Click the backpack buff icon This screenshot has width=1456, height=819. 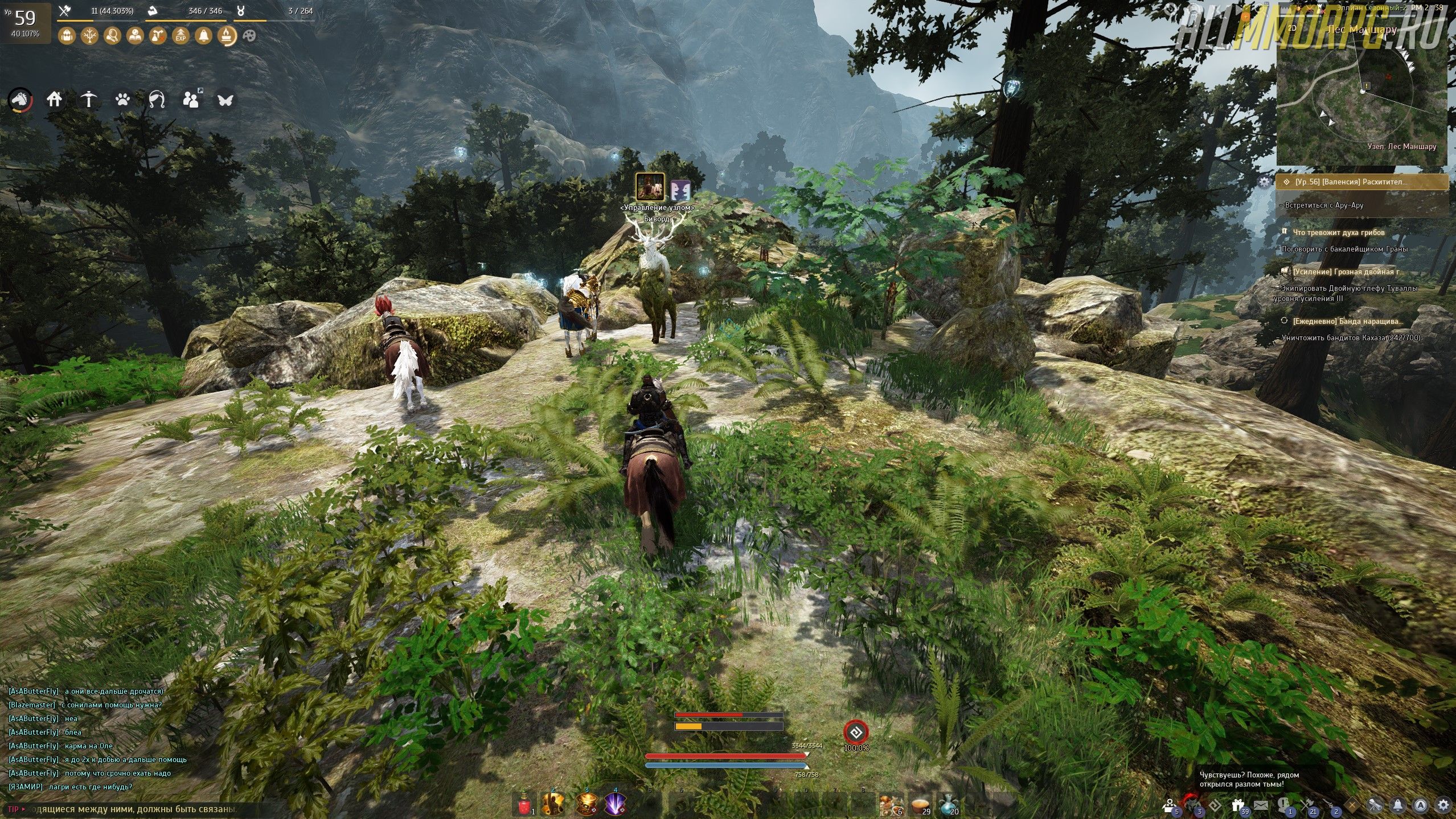67,36
